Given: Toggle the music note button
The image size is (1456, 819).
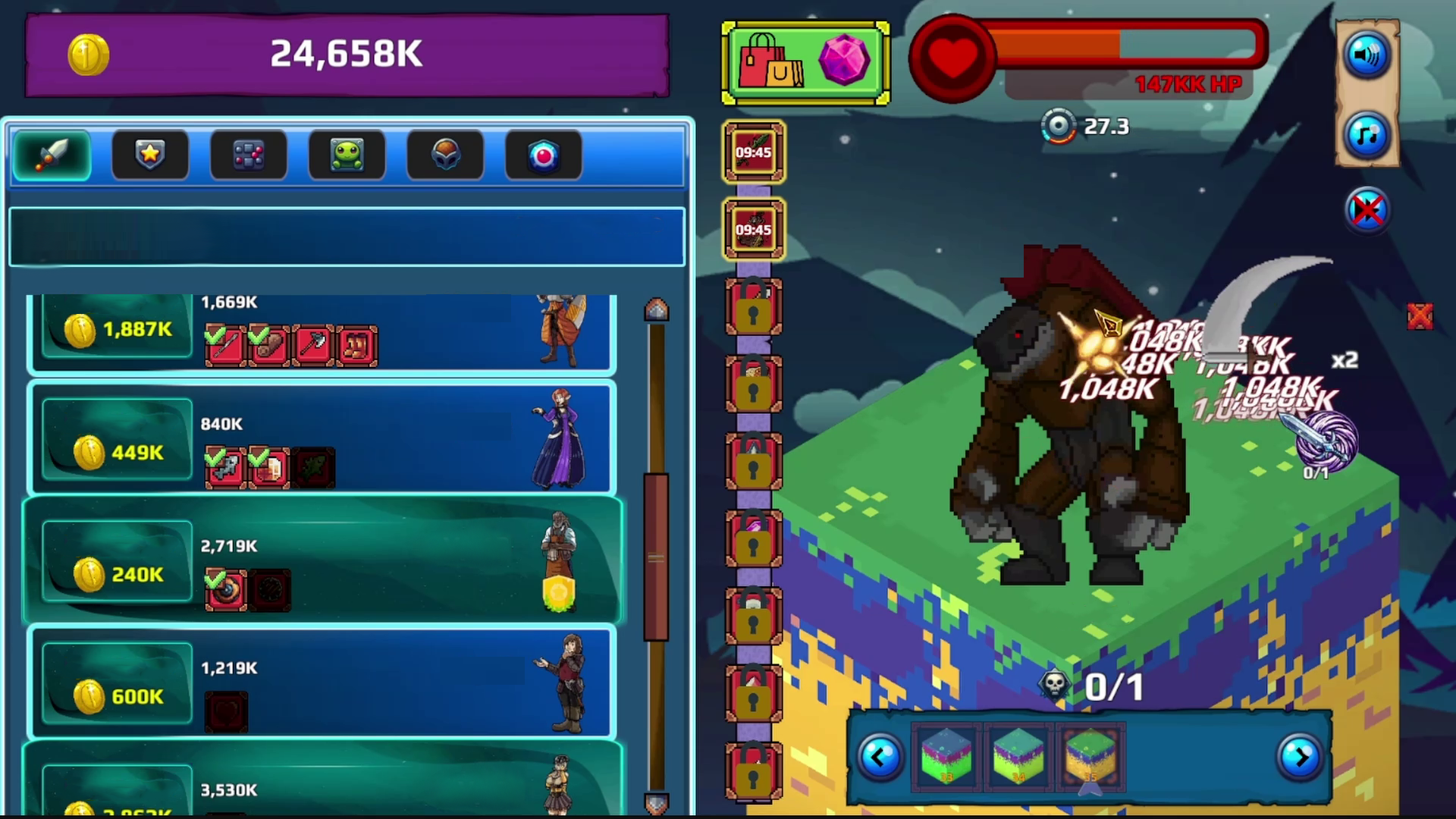Looking at the screenshot, I should pyautogui.click(x=1367, y=136).
